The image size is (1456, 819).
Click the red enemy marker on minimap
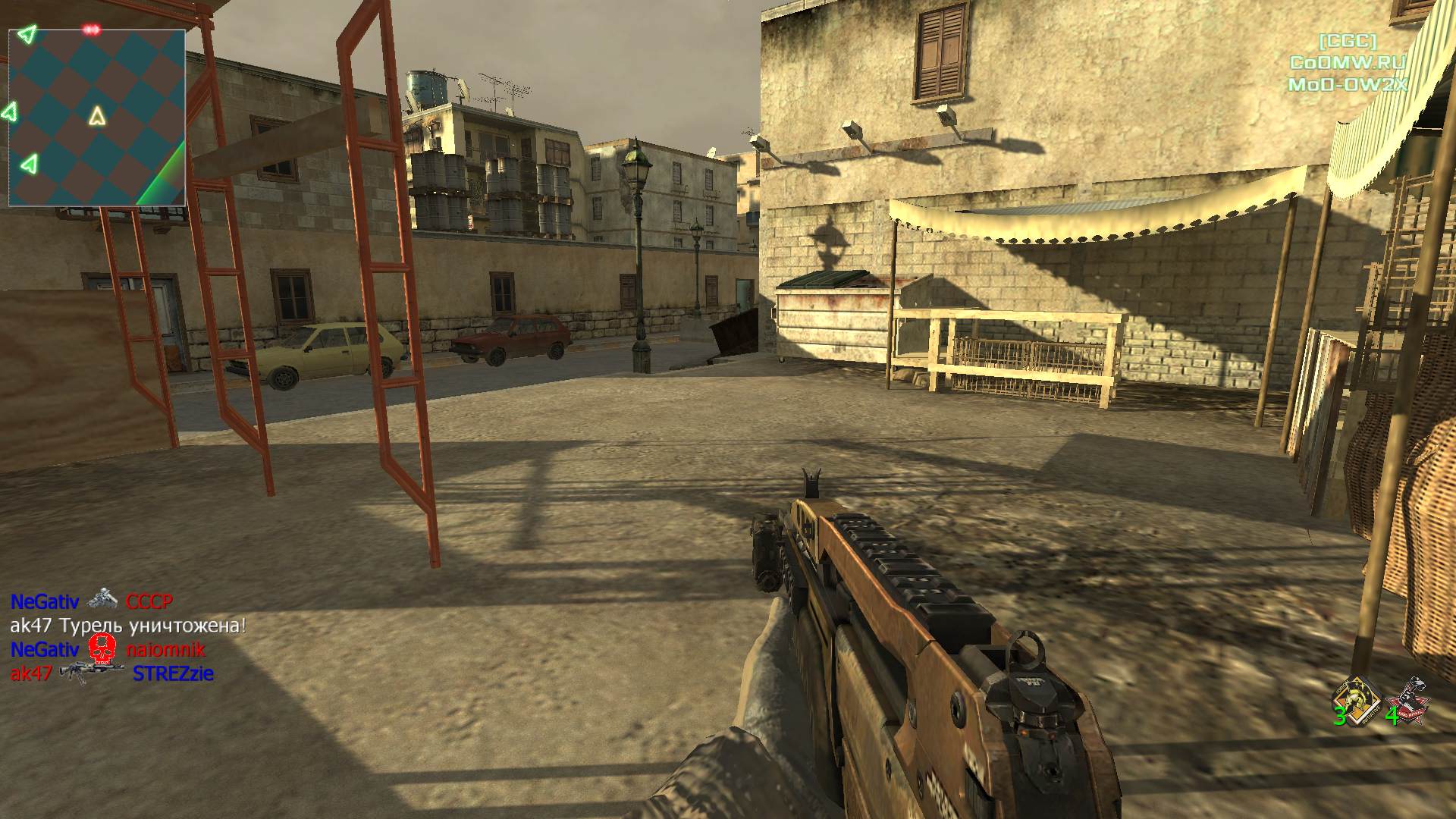[92, 30]
